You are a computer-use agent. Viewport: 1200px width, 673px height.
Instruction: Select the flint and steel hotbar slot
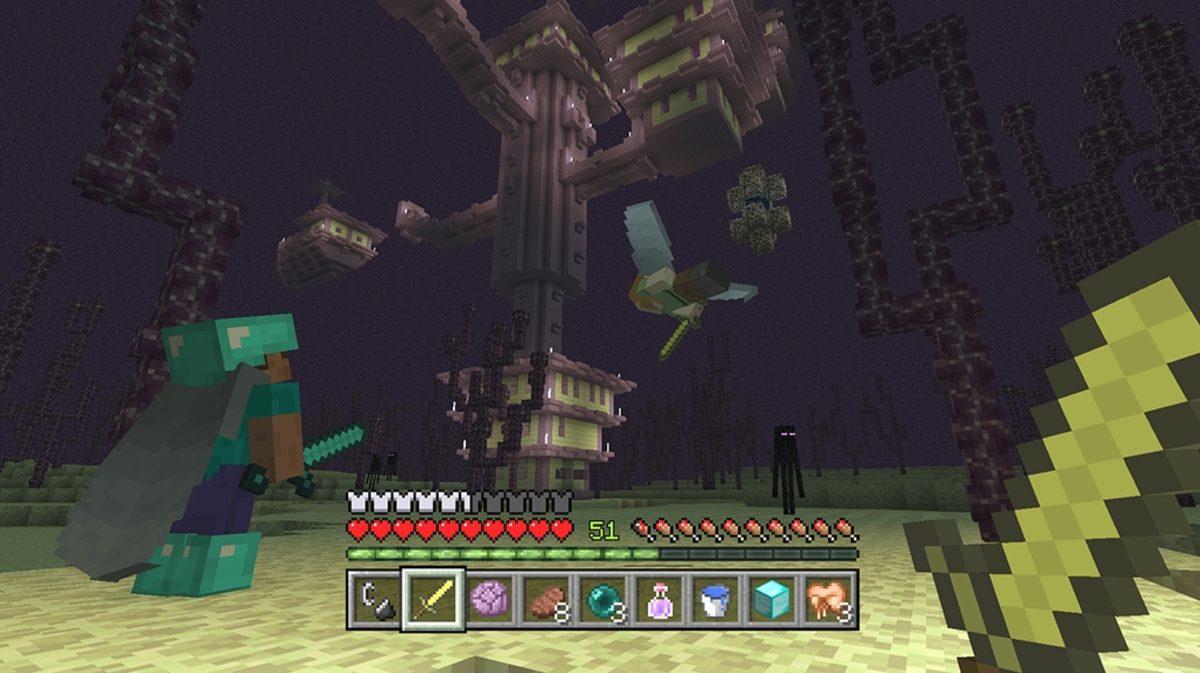pos(376,599)
